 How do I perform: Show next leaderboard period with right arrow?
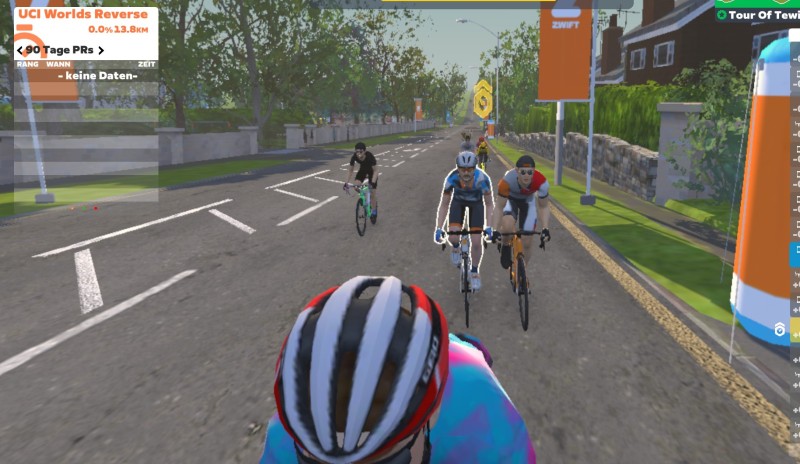click(100, 50)
